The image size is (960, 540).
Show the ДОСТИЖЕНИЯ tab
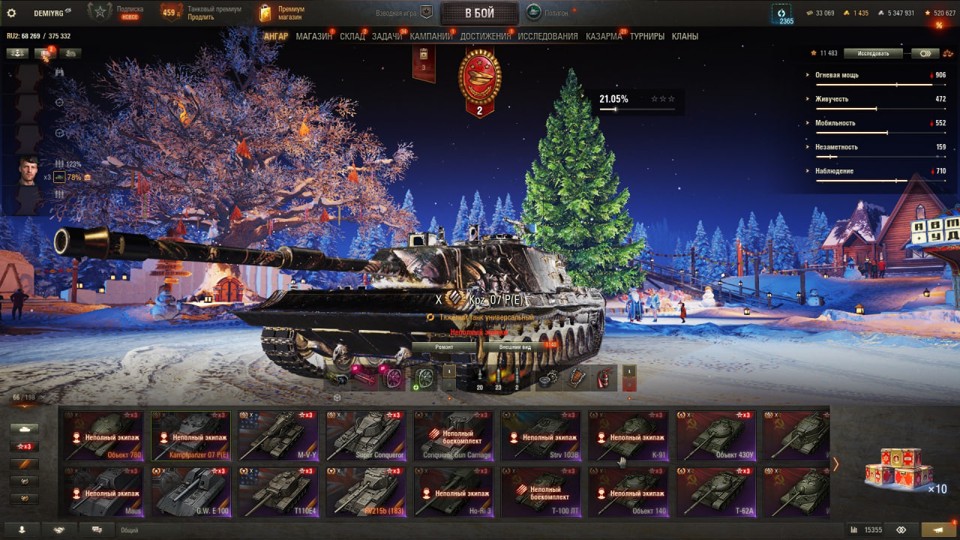(x=485, y=36)
